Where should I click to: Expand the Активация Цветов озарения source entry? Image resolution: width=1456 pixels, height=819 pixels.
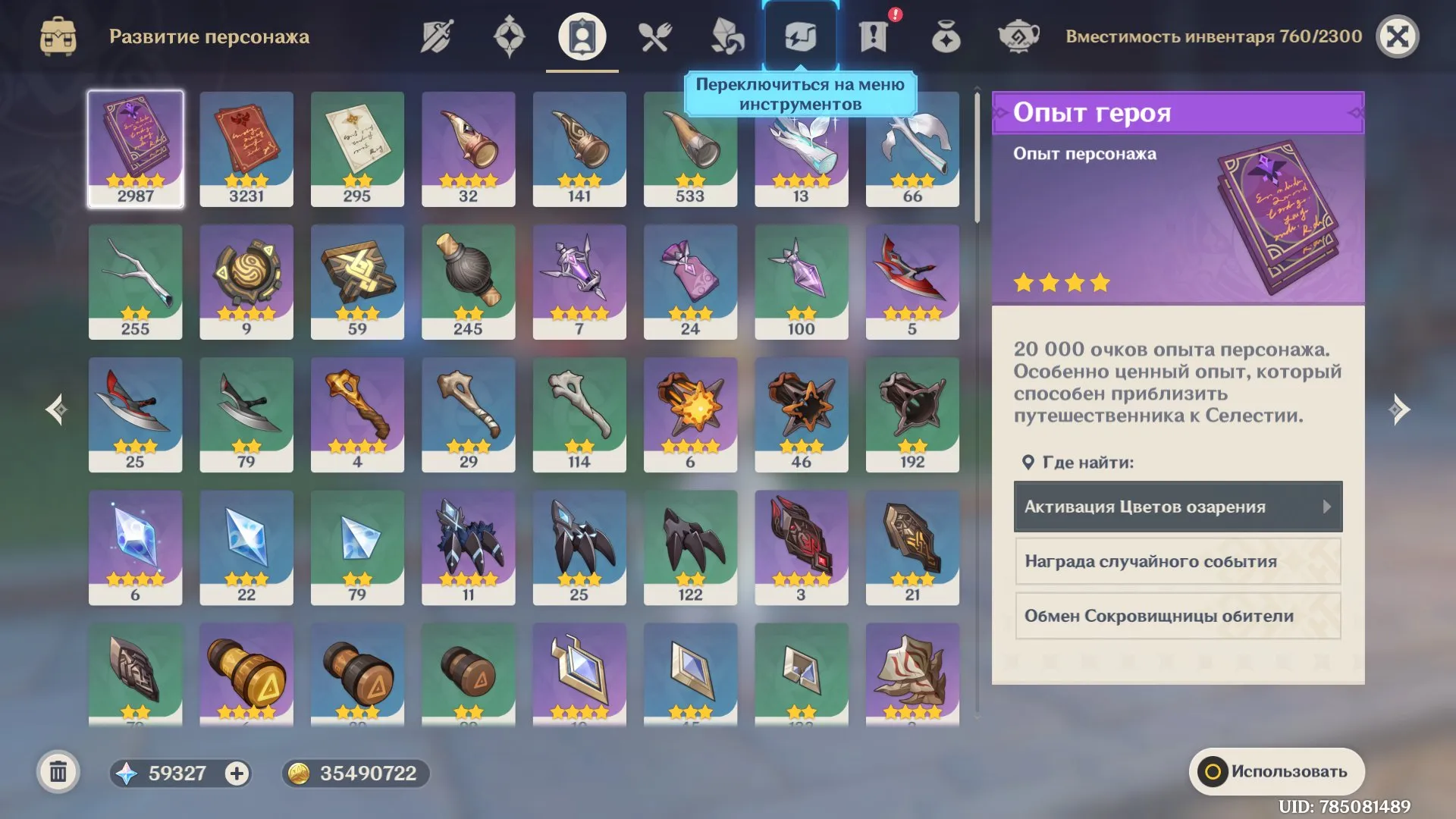(1177, 507)
